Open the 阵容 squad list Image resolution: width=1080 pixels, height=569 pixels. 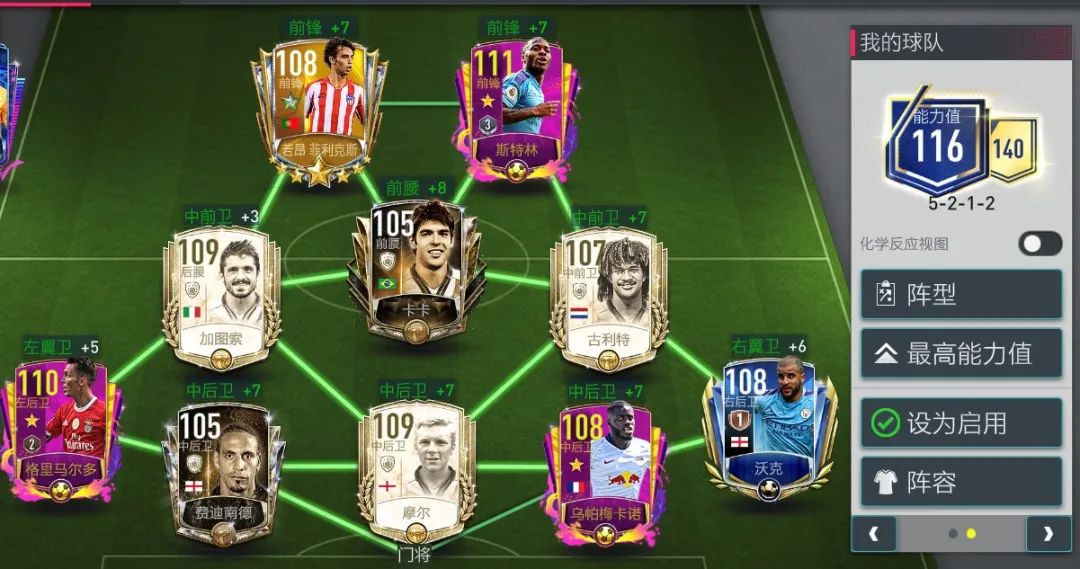pos(961,483)
